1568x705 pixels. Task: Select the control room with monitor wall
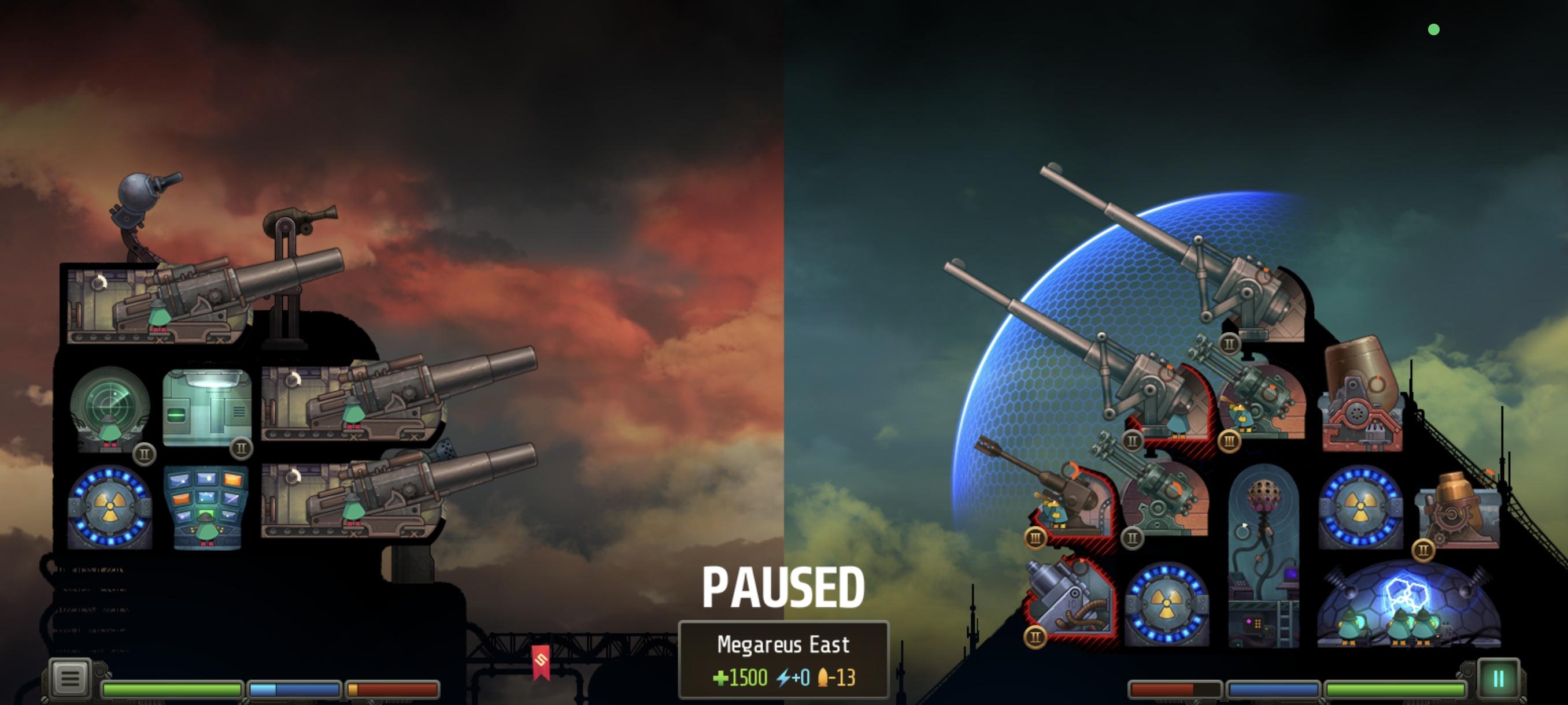pos(206,507)
